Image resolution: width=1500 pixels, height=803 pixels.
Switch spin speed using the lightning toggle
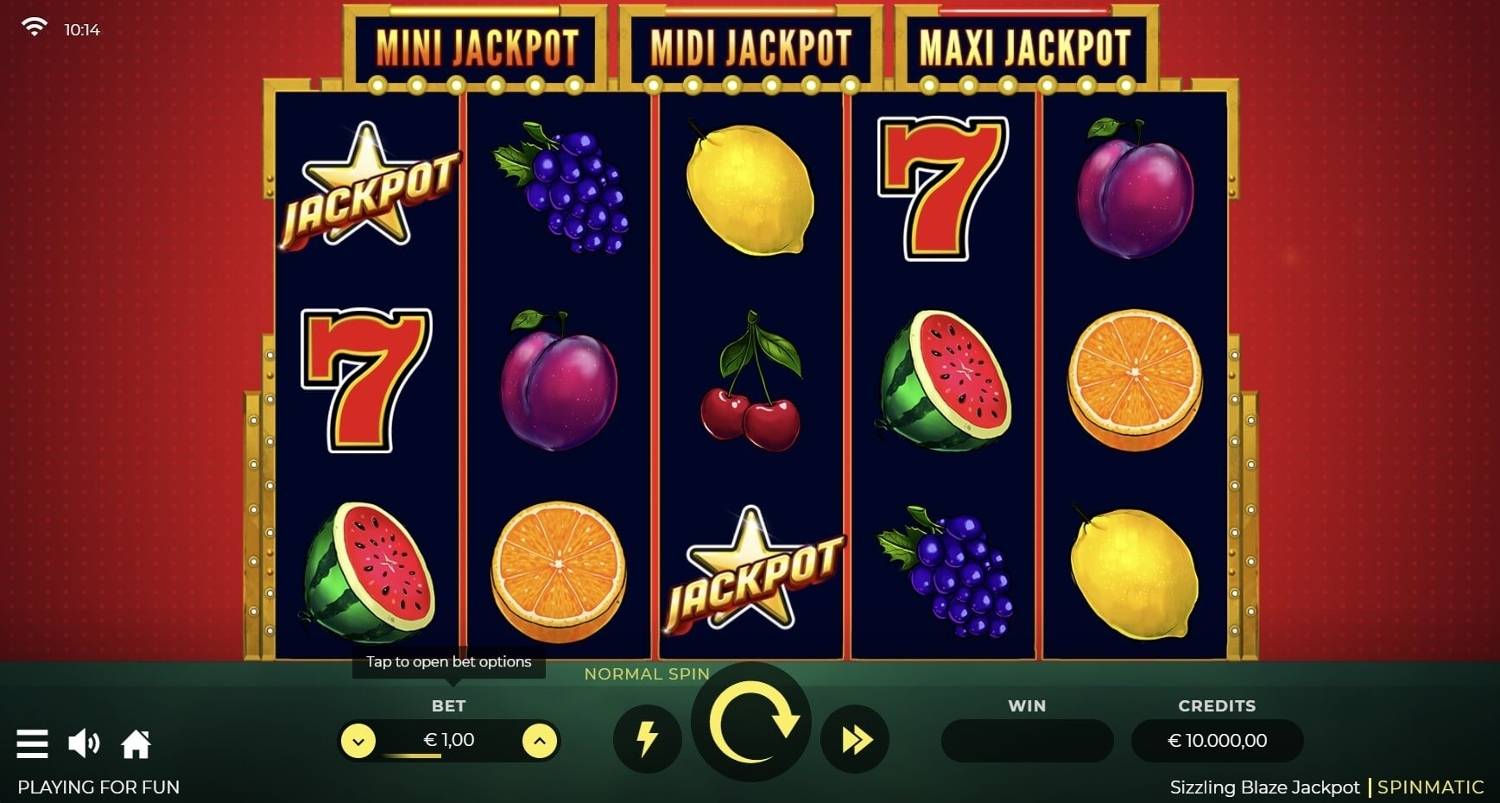pos(647,740)
